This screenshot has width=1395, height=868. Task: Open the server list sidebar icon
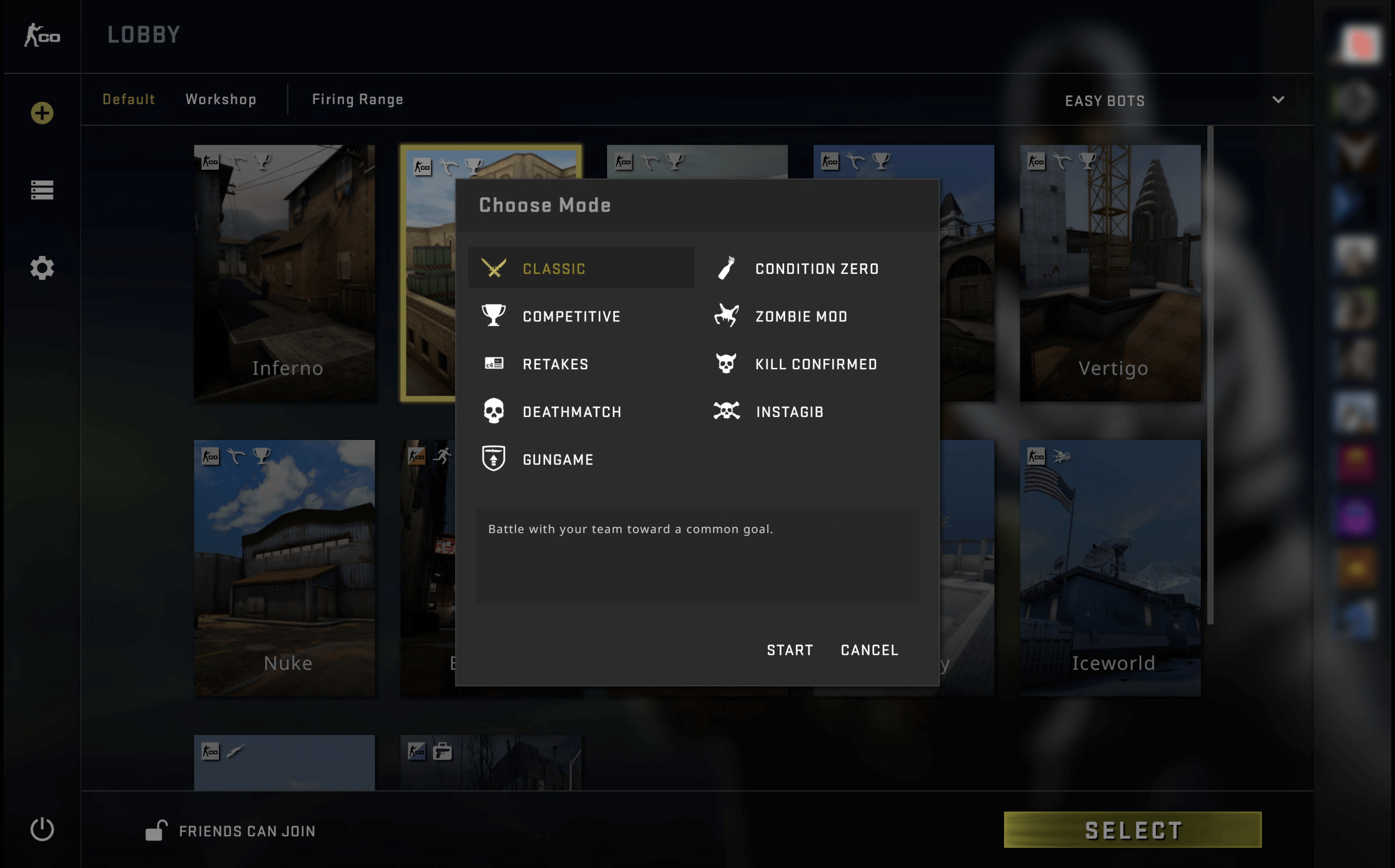coord(42,190)
